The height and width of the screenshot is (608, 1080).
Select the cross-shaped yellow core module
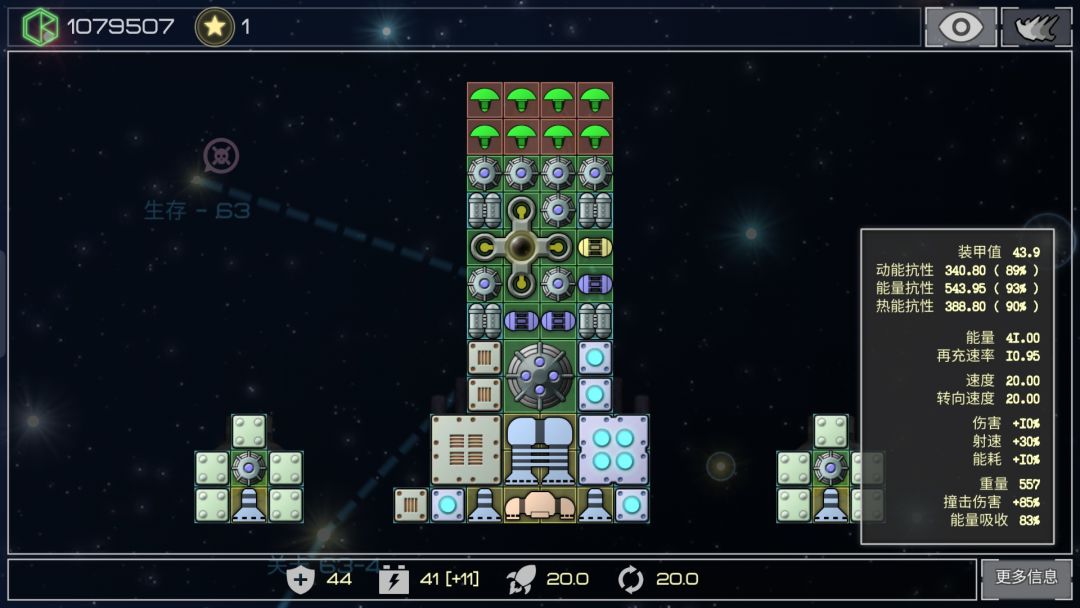(x=521, y=247)
